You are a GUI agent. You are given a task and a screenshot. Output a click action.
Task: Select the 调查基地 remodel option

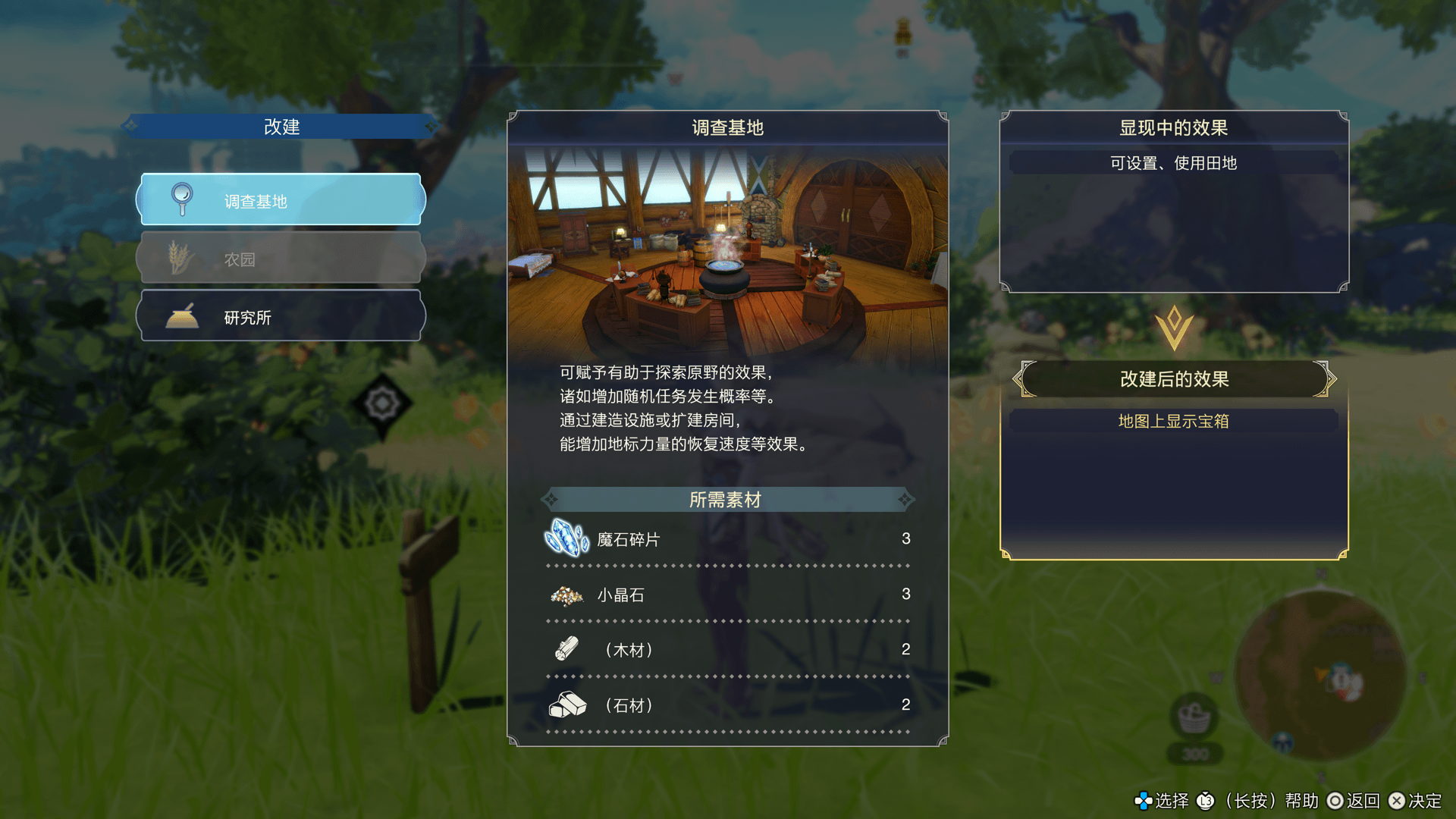click(281, 200)
